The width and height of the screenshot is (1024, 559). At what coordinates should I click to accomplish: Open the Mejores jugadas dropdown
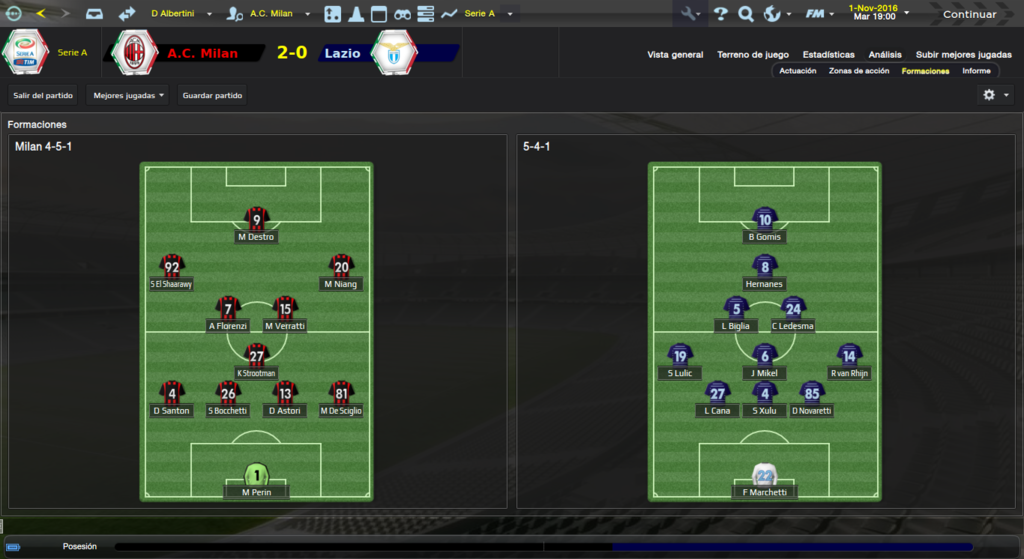128,95
